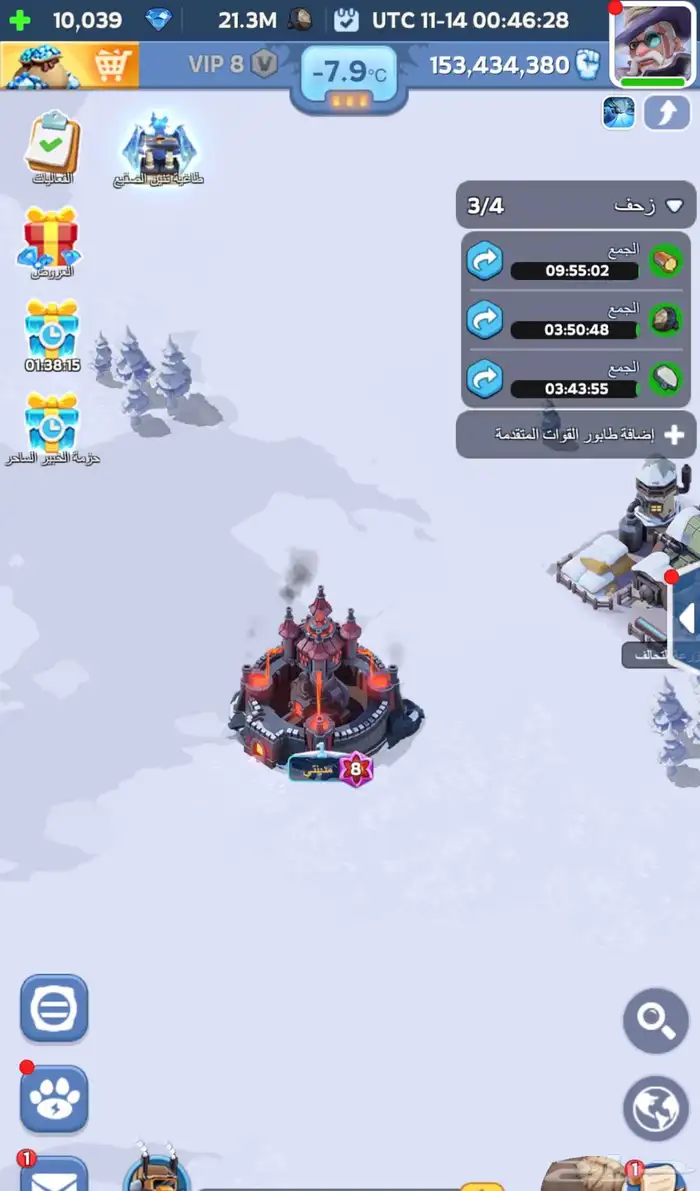Open the shop cart banner

68,65
